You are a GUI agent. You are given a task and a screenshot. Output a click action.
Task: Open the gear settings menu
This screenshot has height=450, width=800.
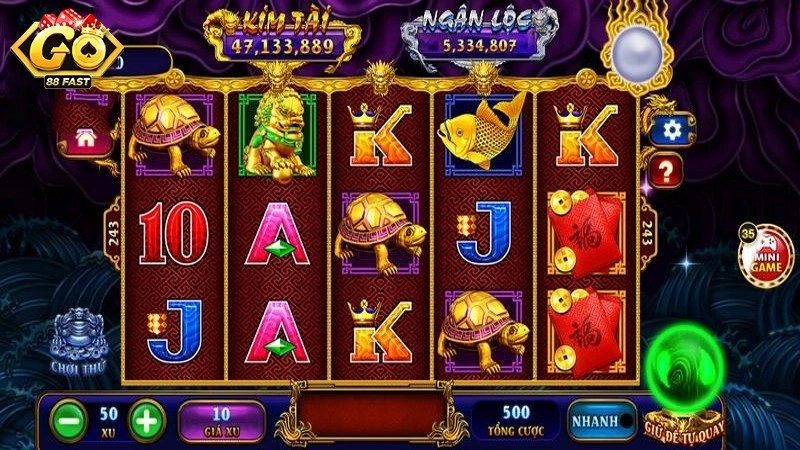point(665,128)
